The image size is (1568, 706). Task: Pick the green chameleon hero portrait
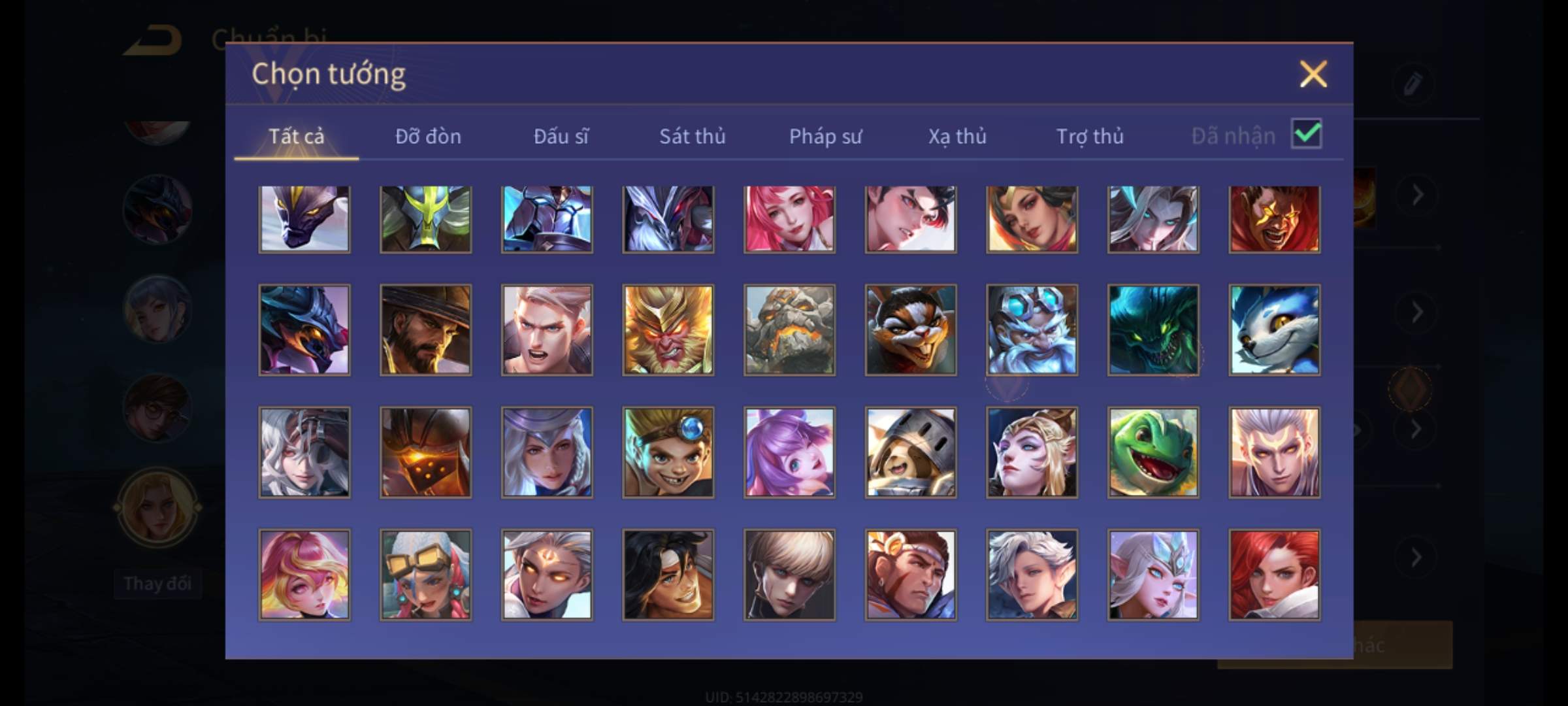(1153, 452)
